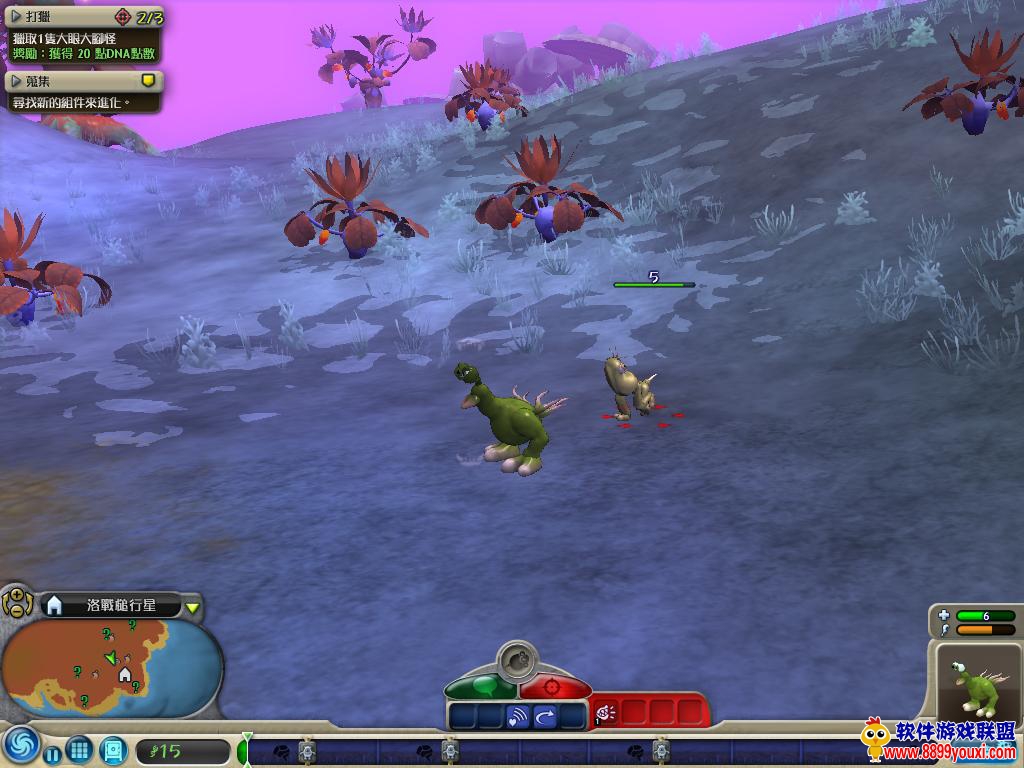Screen dimensions: 1024x768
Task: Click the first brain marker on progress bar
Action: pyautogui.click(x=281, y=750)
